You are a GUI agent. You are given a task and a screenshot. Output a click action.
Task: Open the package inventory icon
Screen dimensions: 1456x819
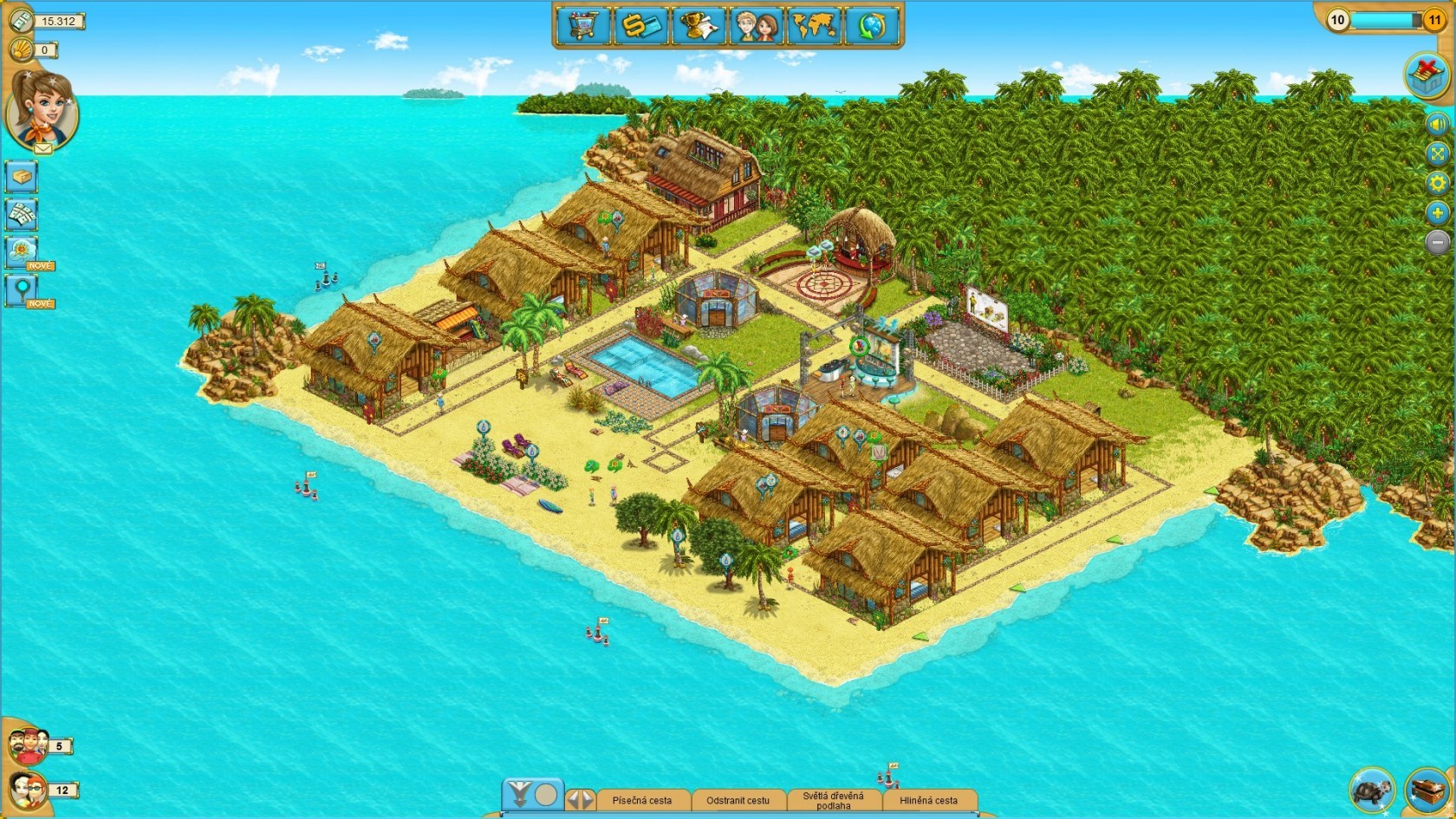point(22,177)
